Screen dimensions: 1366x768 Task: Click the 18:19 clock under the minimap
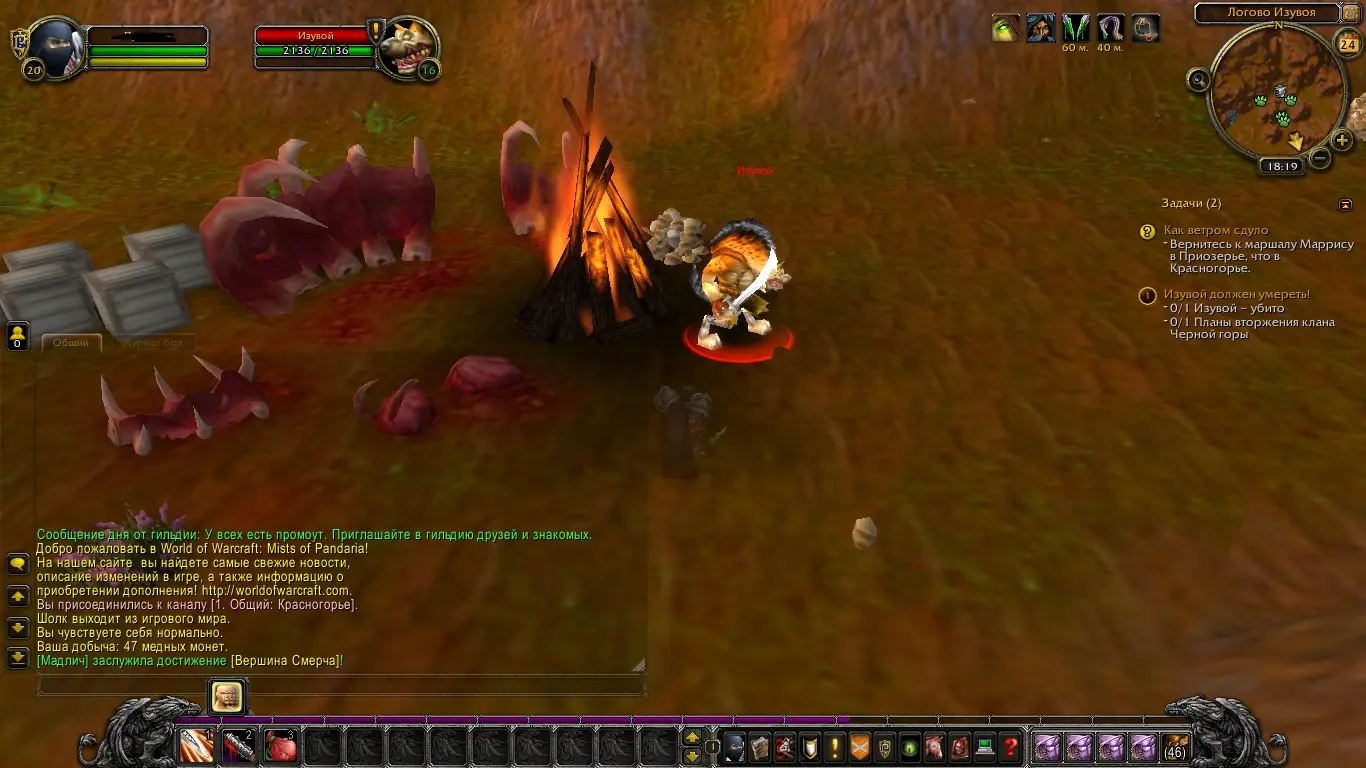(1280, 167)
